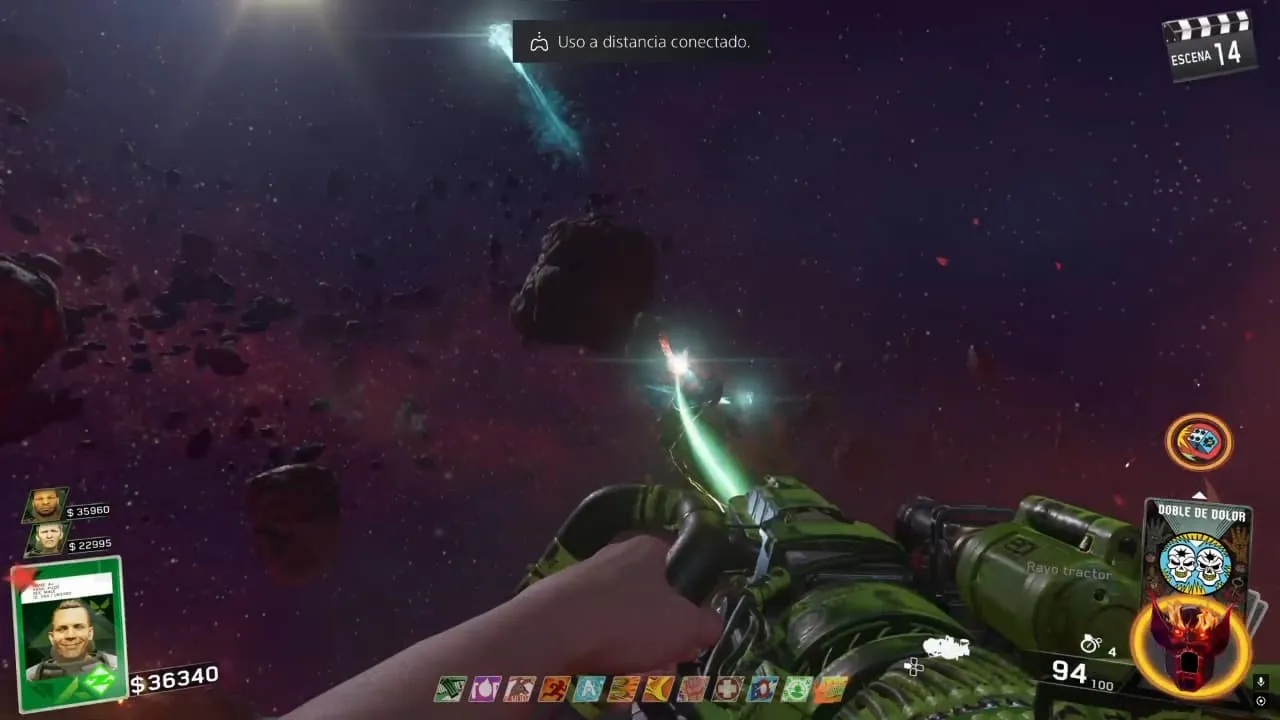
Task: Dismiss the Uso a distancia conectado notification
Action: [640, 42]
